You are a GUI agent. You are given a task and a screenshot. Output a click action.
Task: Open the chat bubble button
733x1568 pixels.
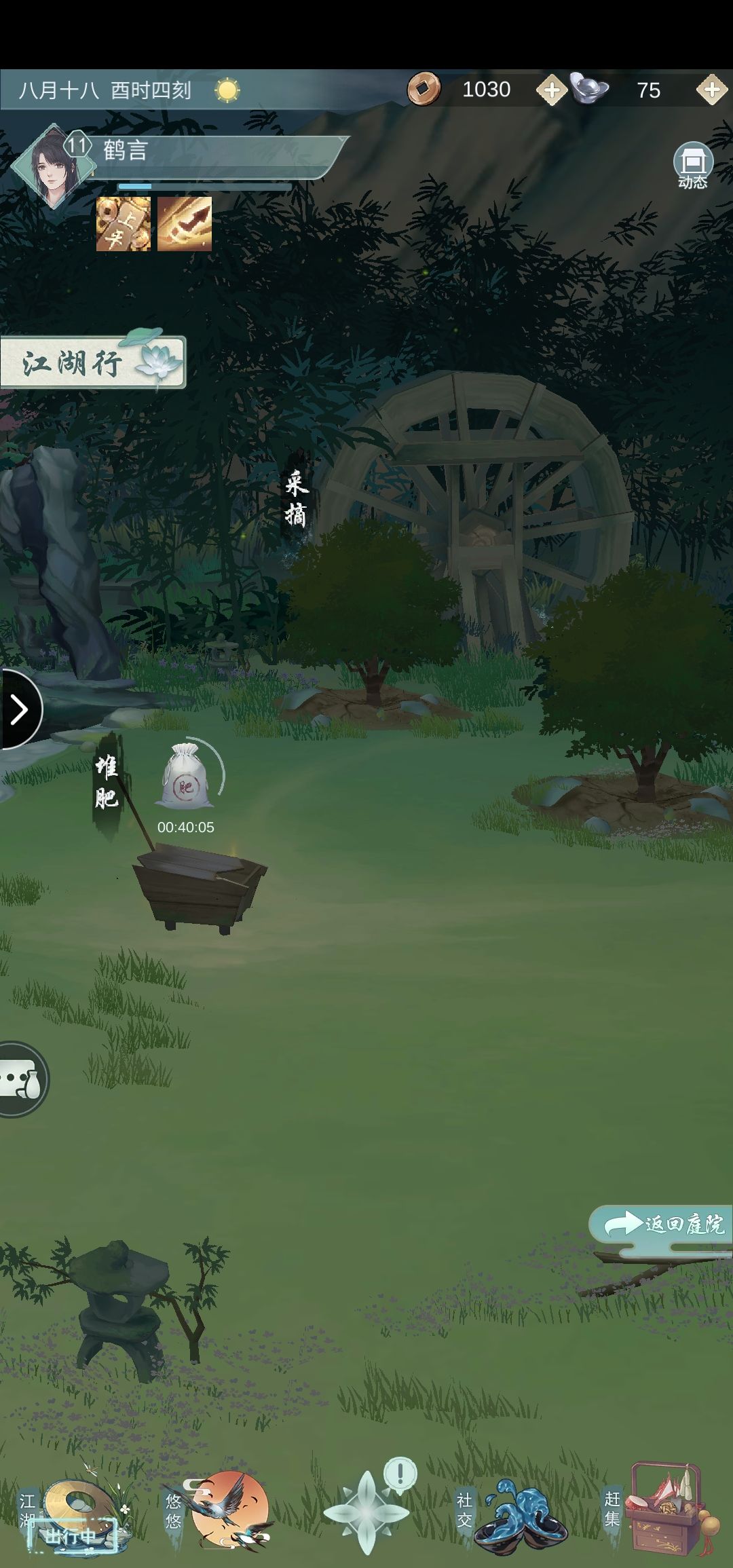click(22, 1079)
